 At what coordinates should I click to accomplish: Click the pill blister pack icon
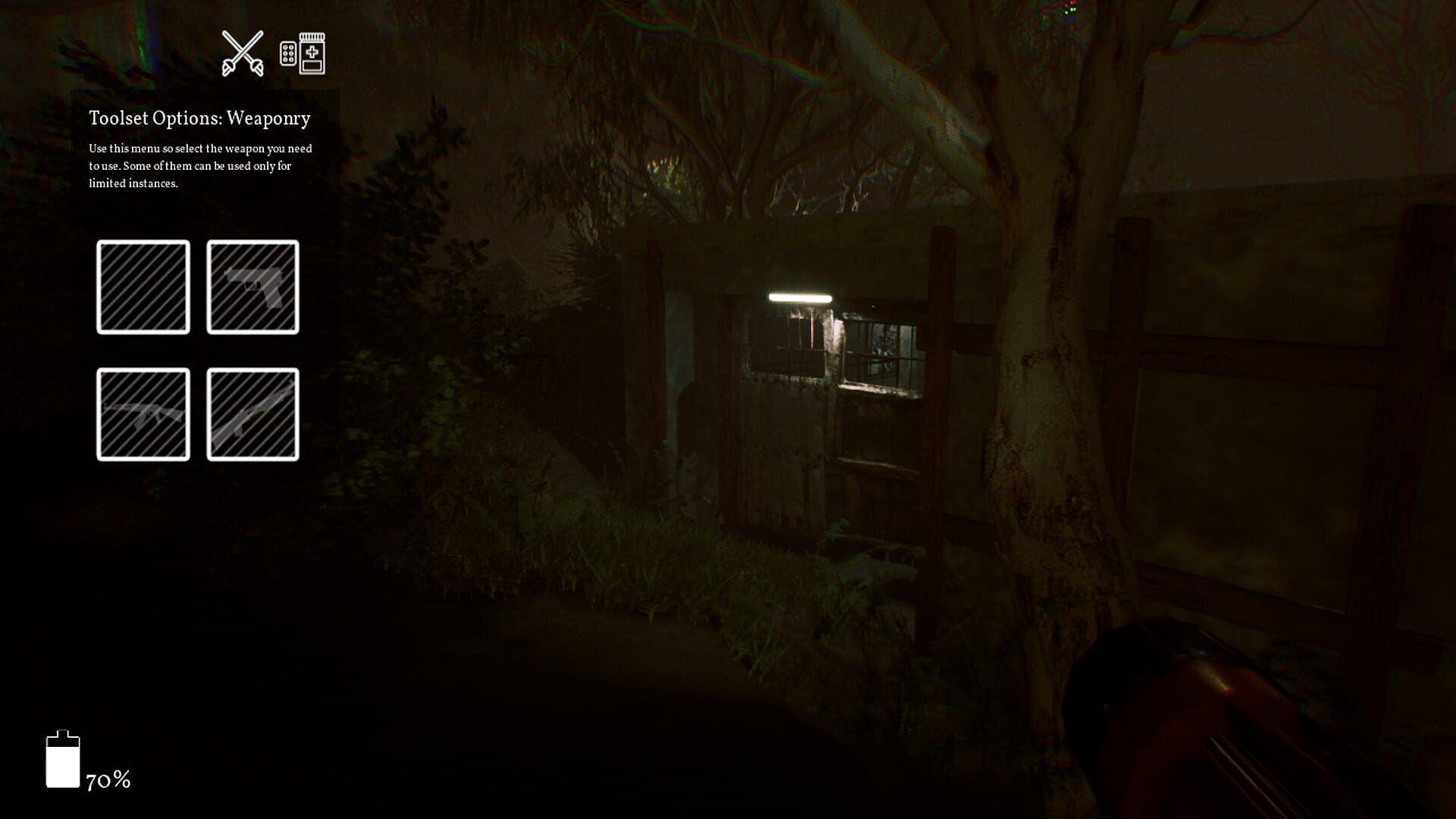[x=287, y=53]
